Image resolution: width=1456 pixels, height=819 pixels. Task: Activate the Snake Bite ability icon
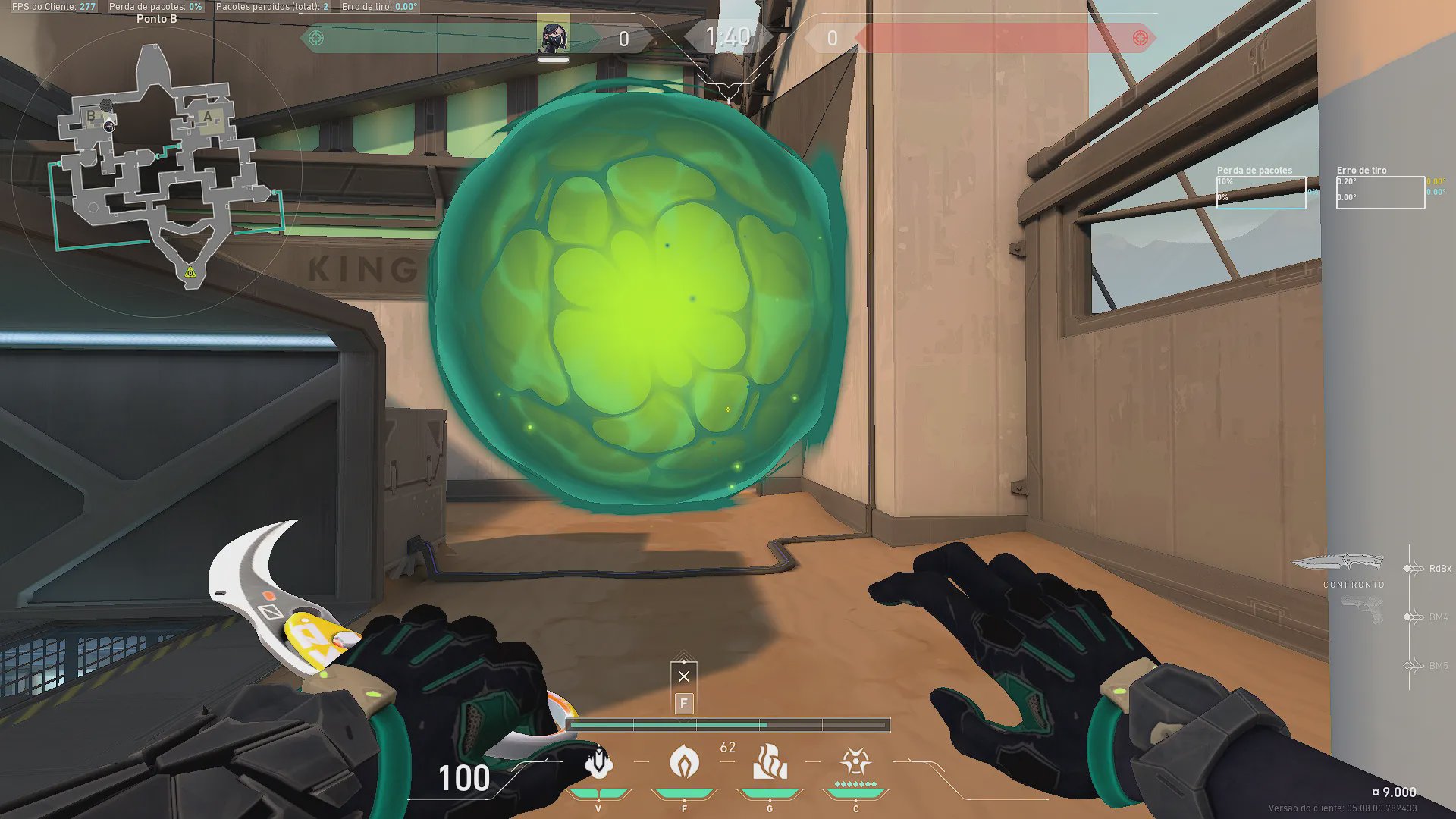click(x=598, y=762)
